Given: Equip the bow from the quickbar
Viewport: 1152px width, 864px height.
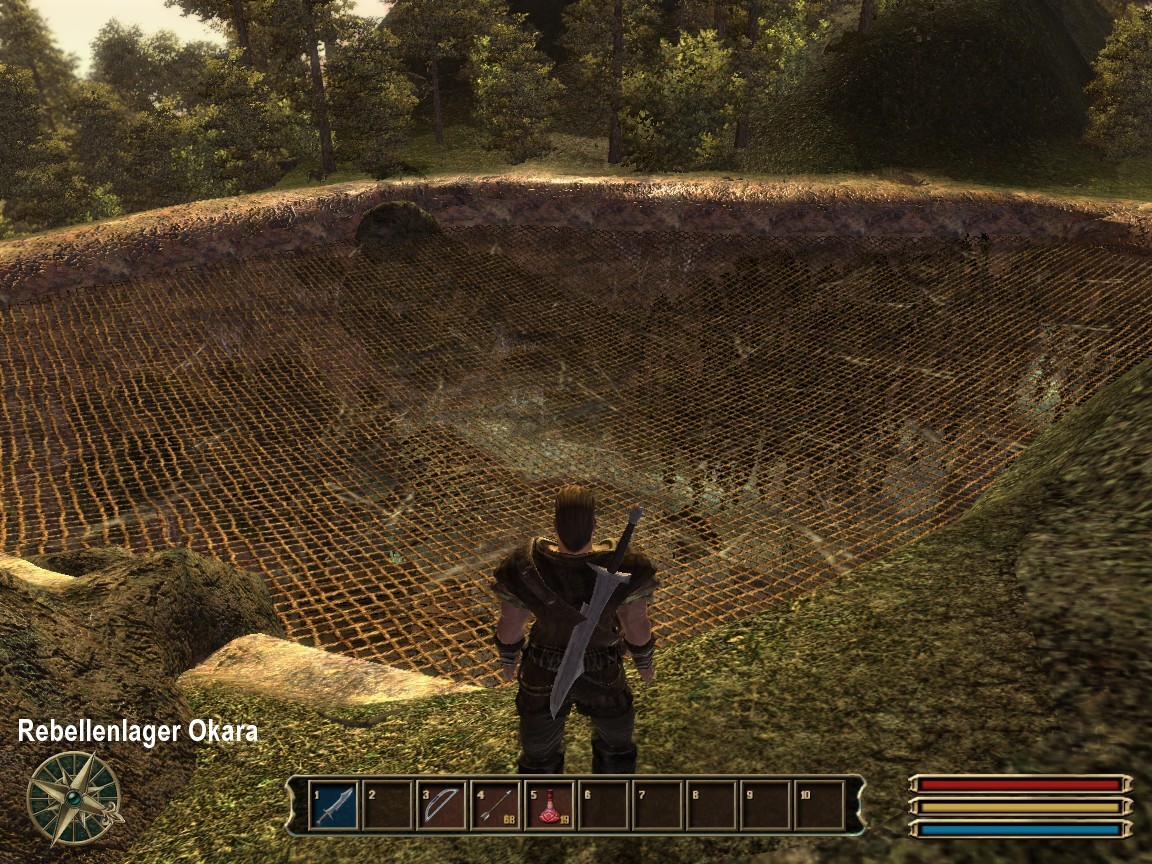Looking at the screenshot, I should [x=441, y=806].
